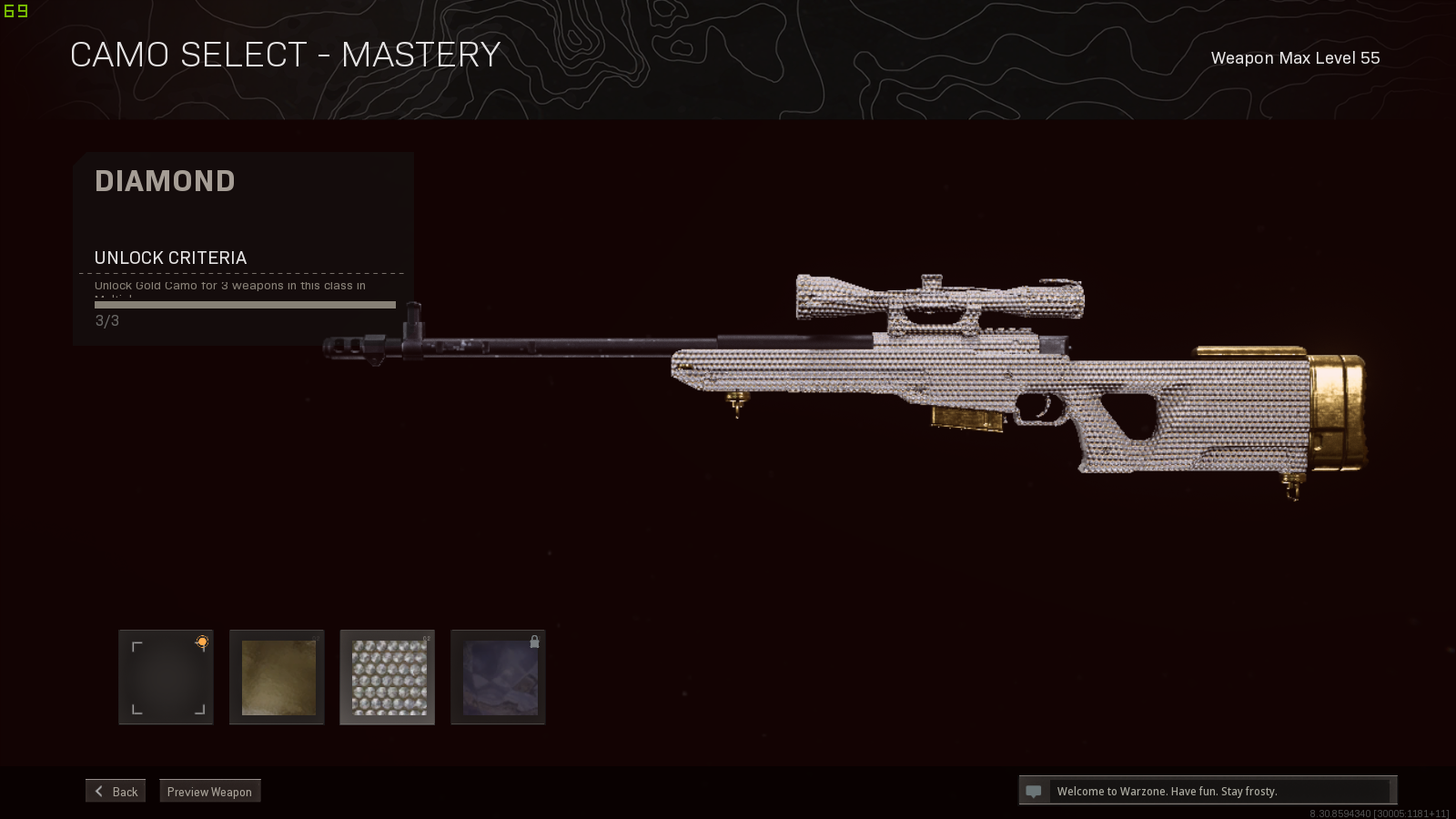Click the Weapon Max Level 55 label
This screenshot has height=819, width=1456.
(1294, 57)
